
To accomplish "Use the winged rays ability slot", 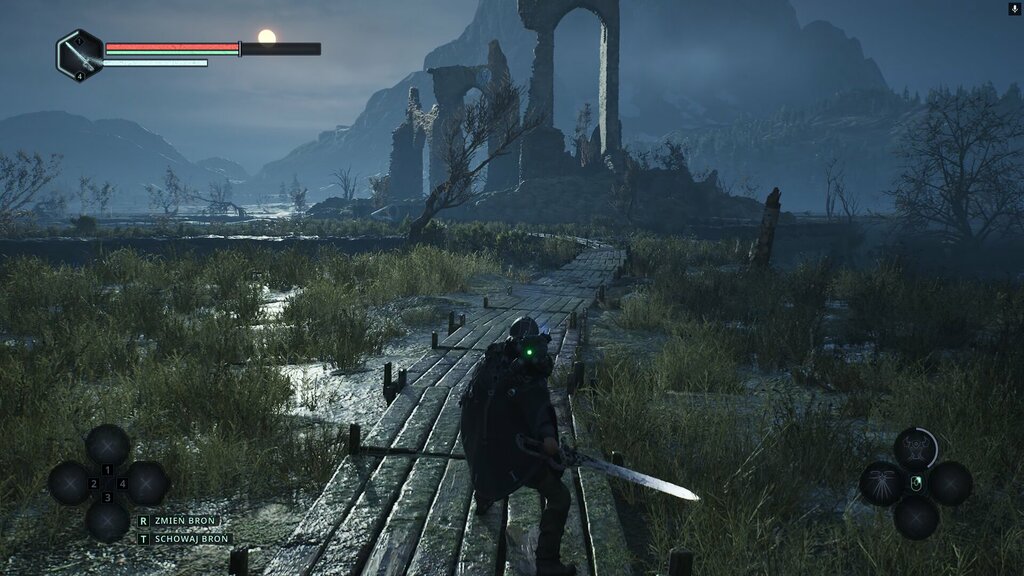I will pos(880,483).
